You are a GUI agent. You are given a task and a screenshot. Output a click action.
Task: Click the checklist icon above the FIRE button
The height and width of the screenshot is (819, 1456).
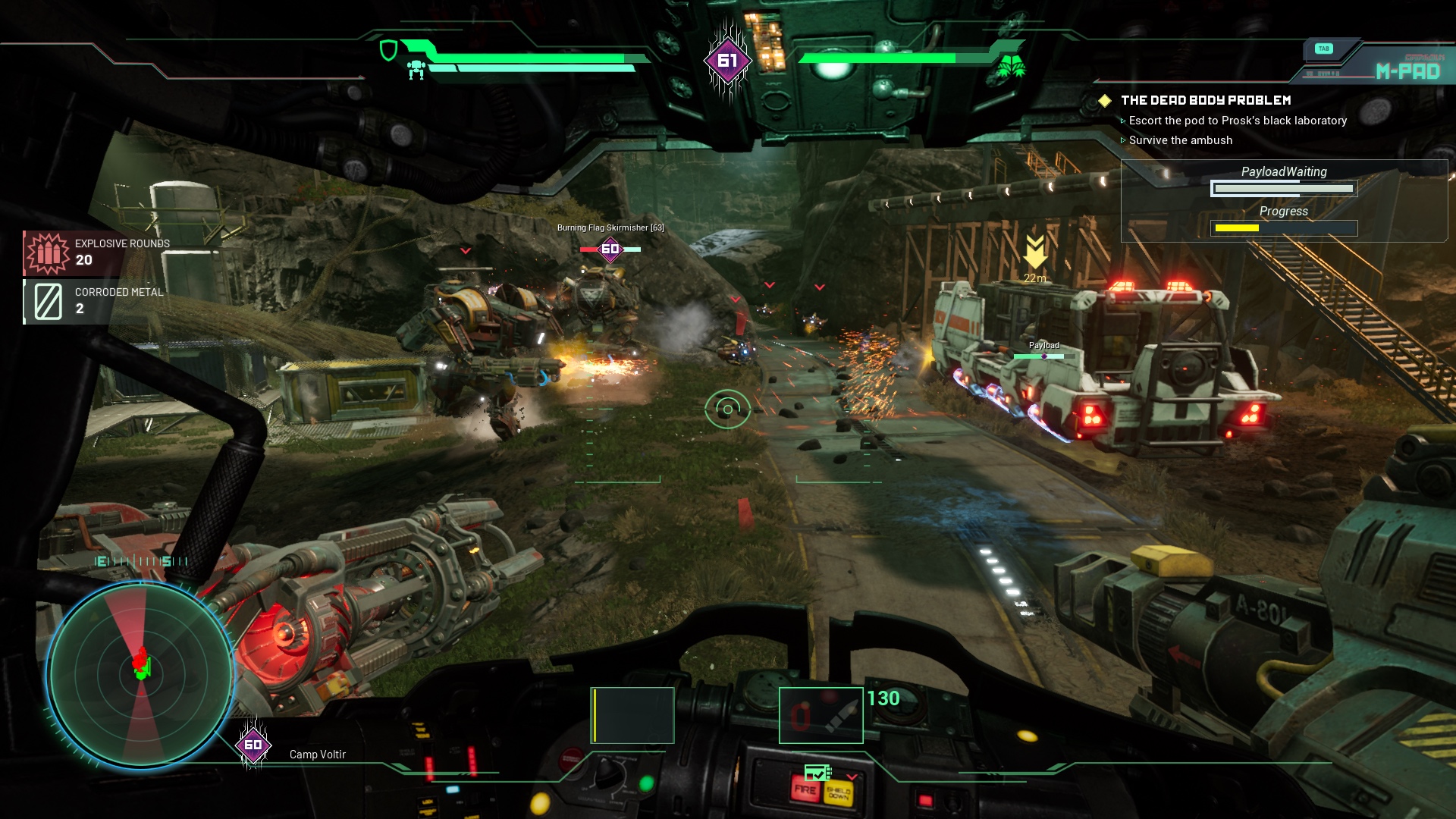pos(817,773)
